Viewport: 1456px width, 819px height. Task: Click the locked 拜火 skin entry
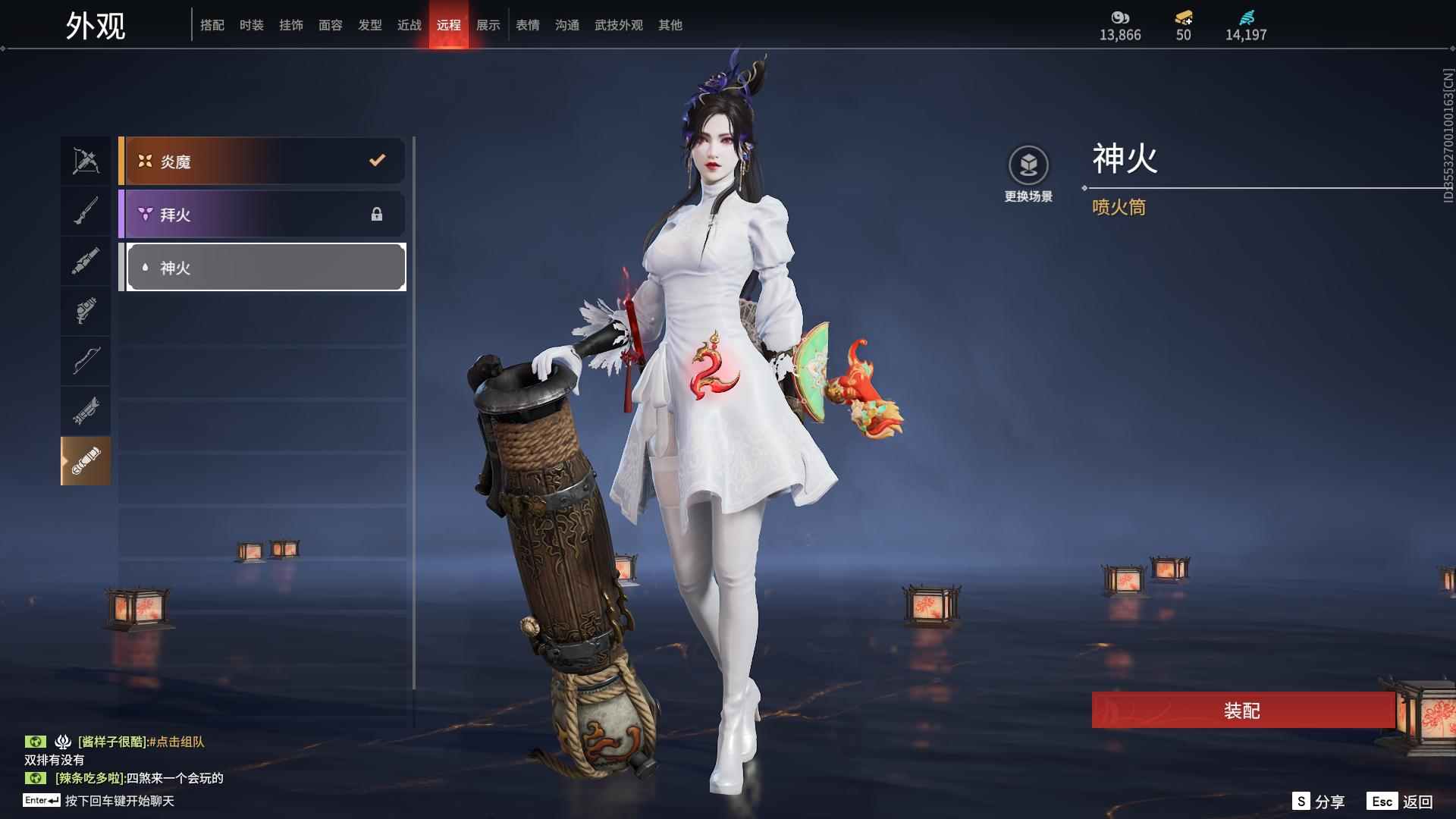(262, 215)
